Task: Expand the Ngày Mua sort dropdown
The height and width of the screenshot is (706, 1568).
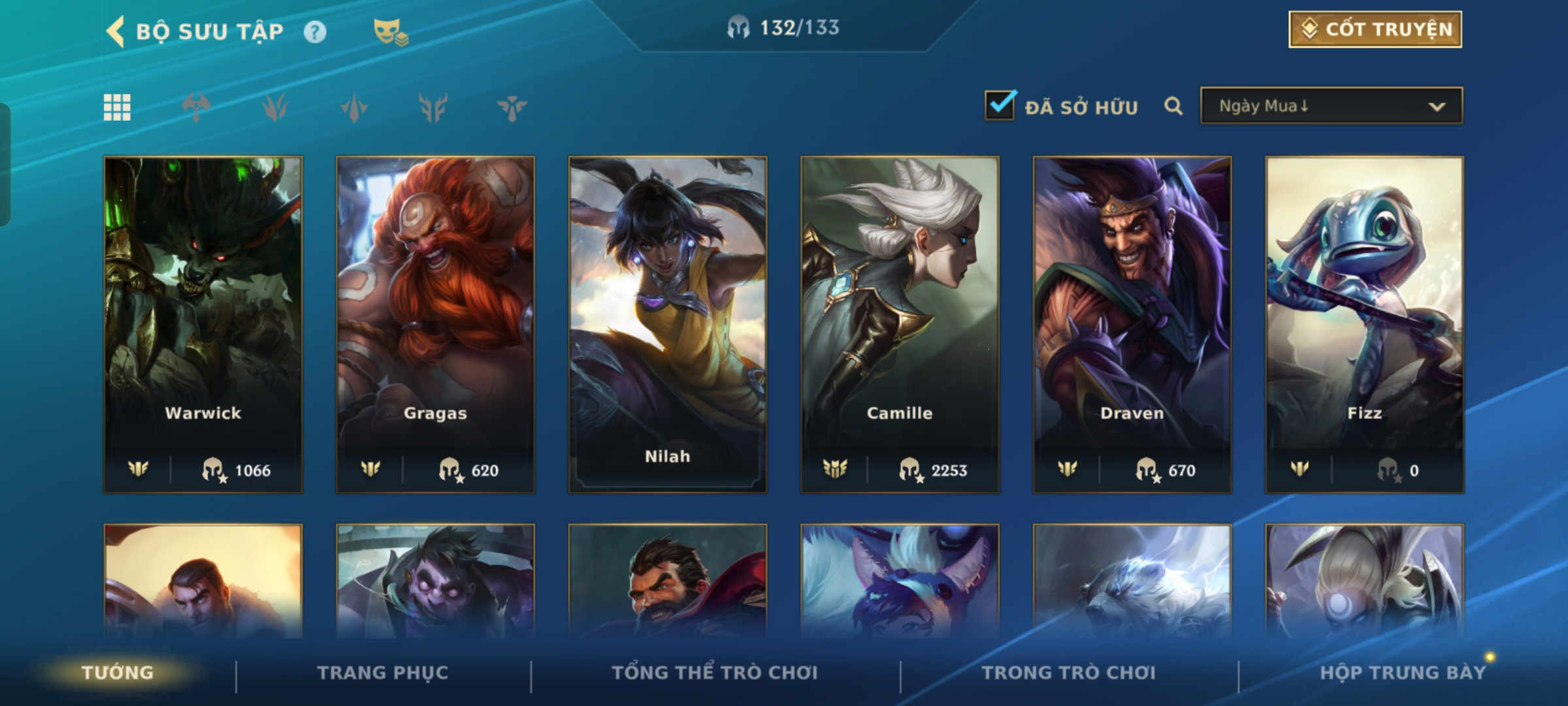Action: (x=1331, y=106)
